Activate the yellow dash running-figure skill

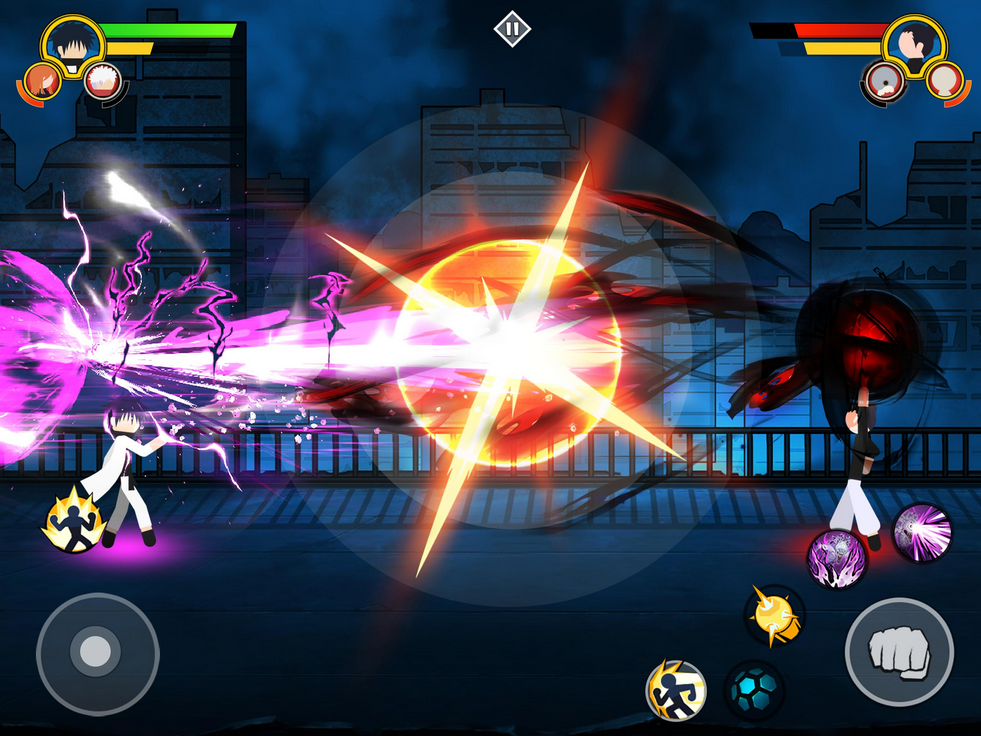[676, 690]
